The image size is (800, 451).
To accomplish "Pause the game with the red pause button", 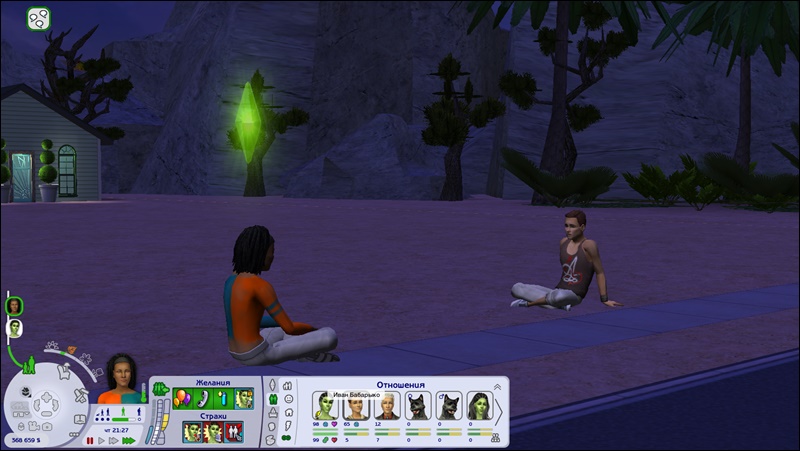I will click(x=89, y=440).
